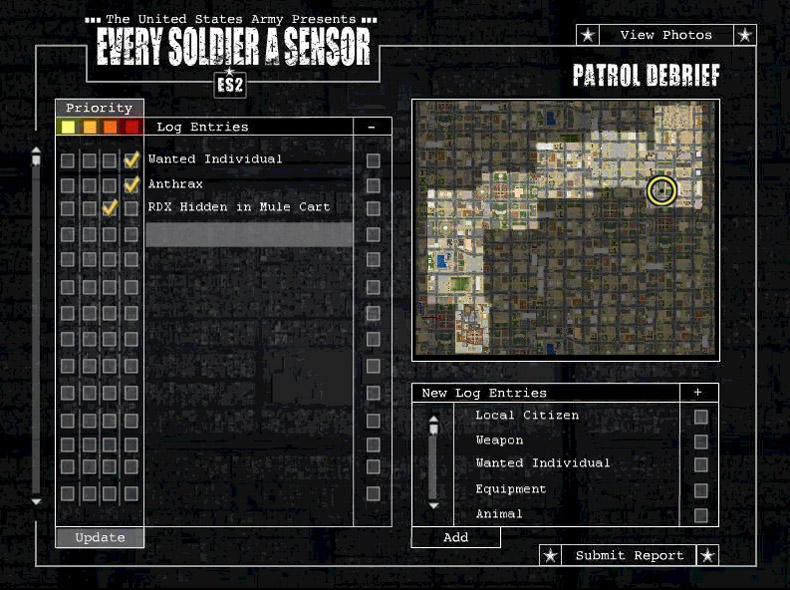Uncheck orange priority for RDX Hidden in Mule Cart

110,208
